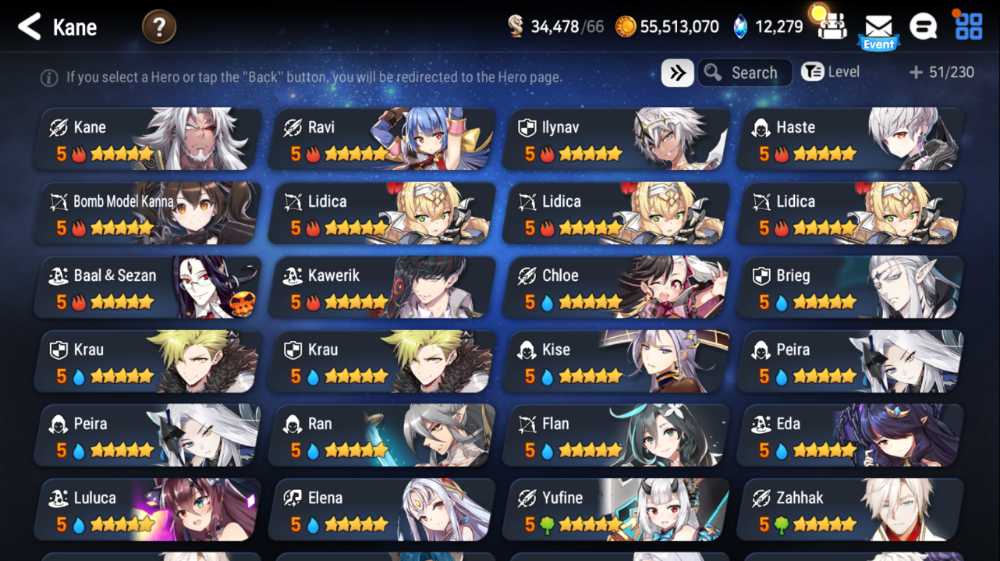Choose the Baal & Sezan hero
Screen dimensions: 1000x561
[x=149, y=288]
